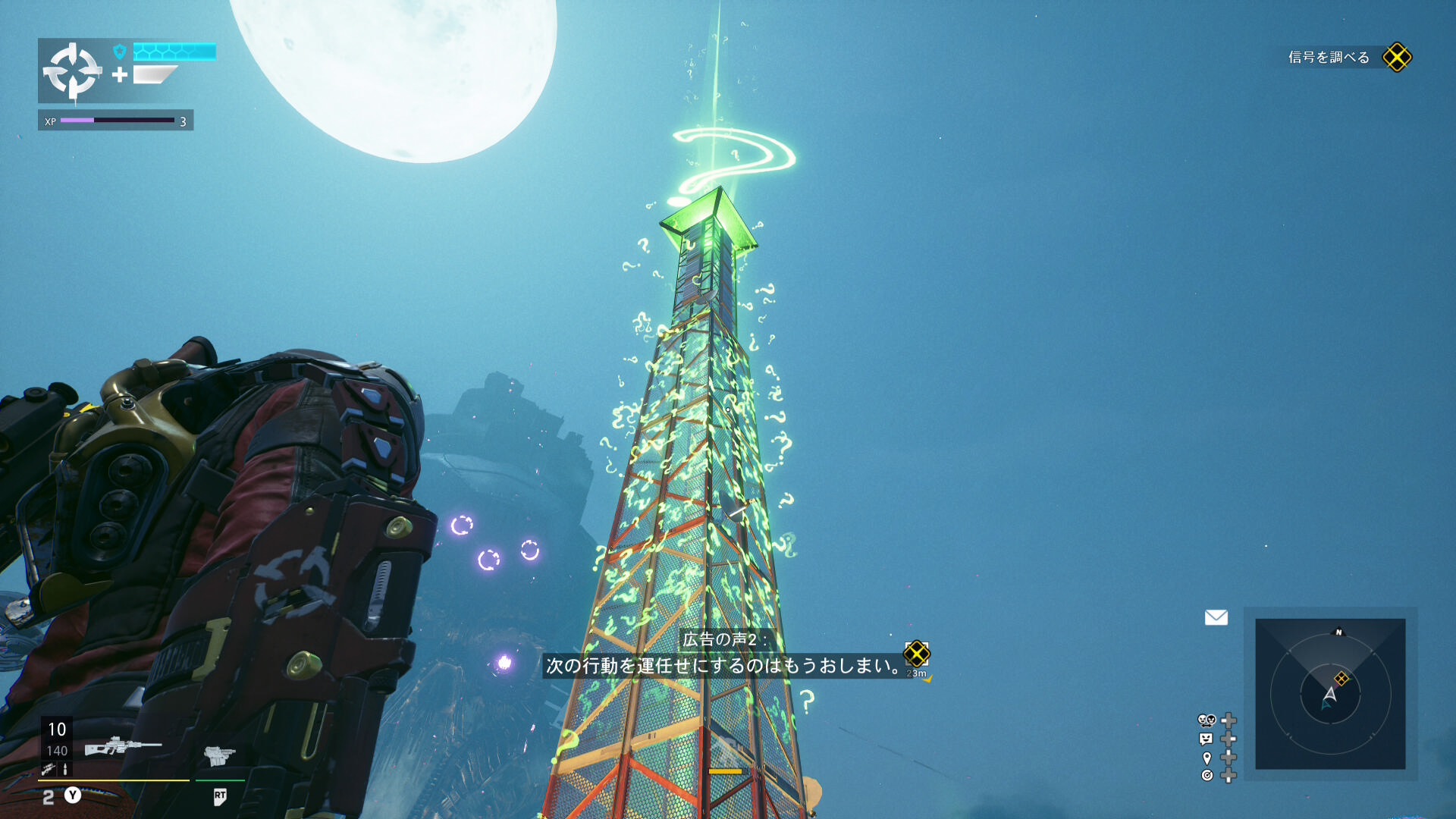Select the sniper rifle weapon icon
The image size is (1456, 819).
pos(121,747)
